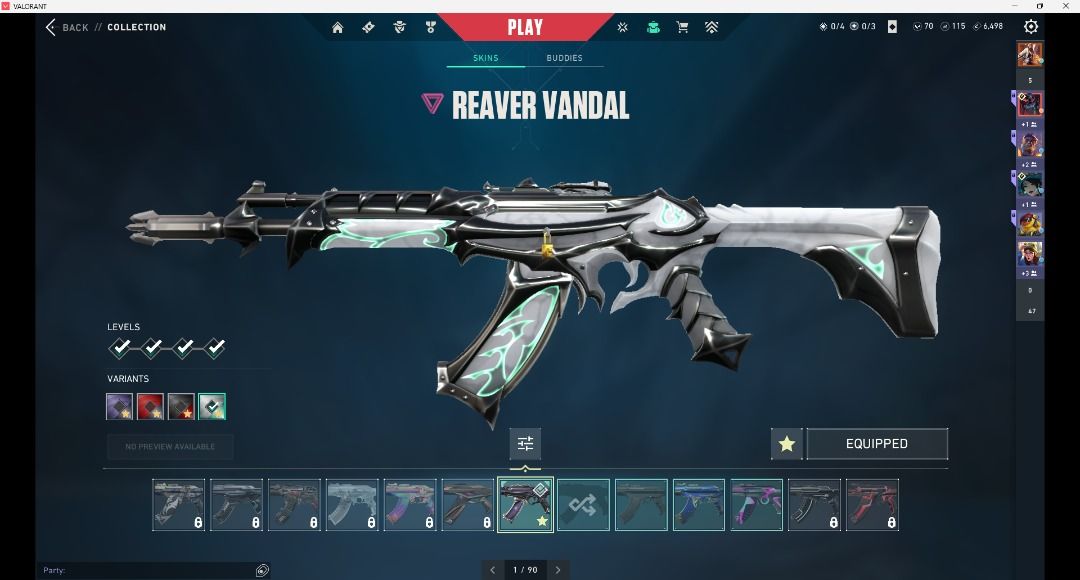Open the settings gear
The image size is (1080, 580).
(x=1031, y=27)
